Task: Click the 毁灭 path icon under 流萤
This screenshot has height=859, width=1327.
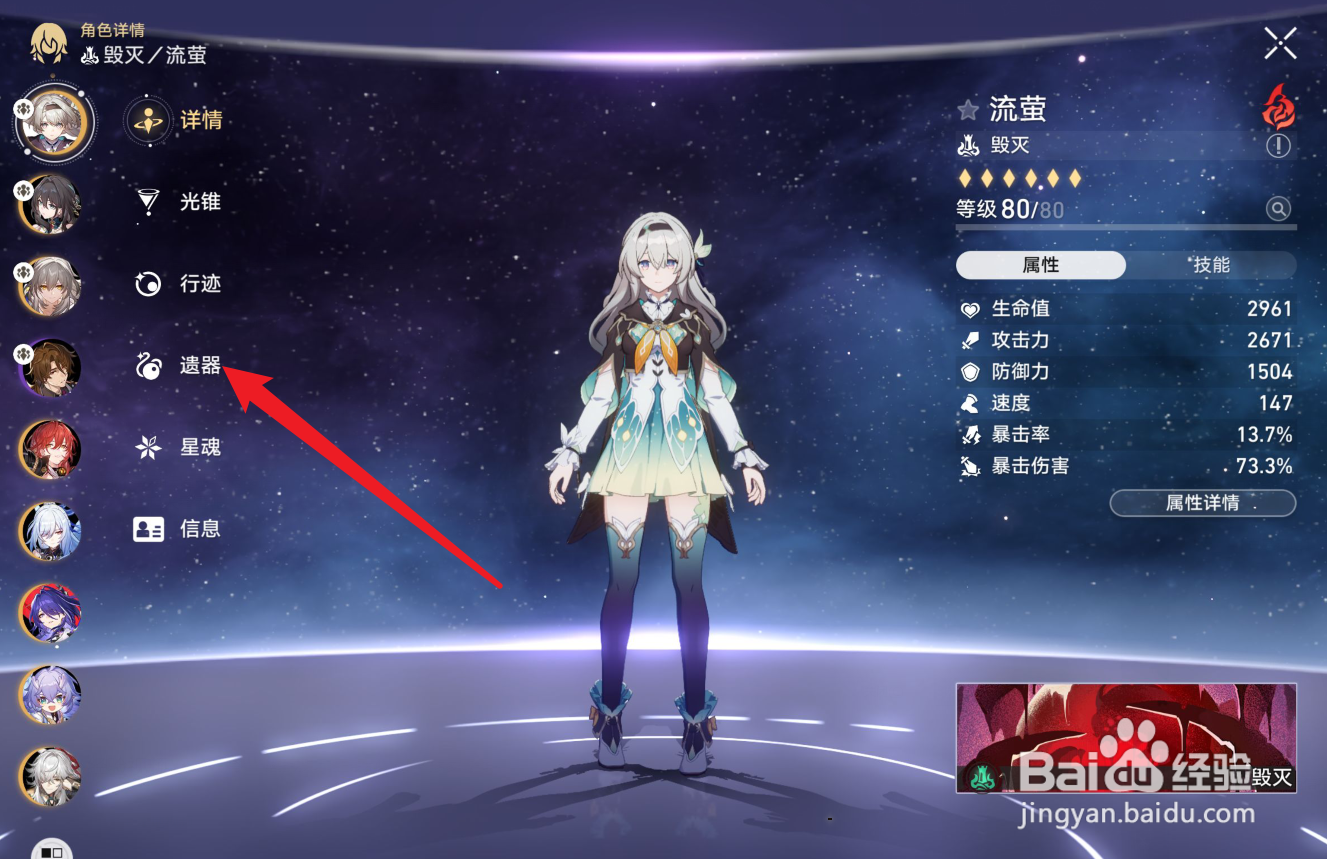Action: point(967,146)
